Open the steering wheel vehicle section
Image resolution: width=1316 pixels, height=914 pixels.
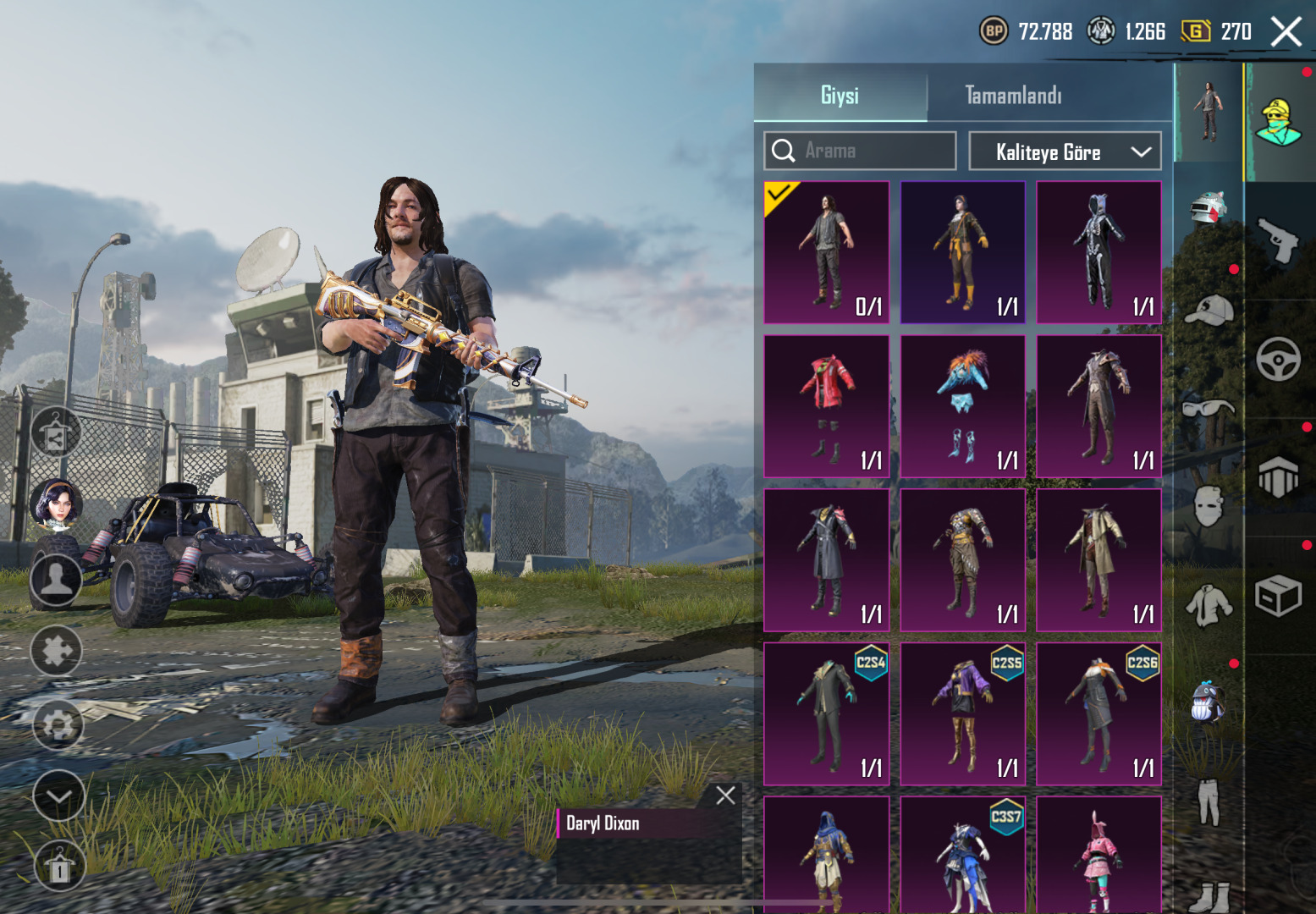1278,359
